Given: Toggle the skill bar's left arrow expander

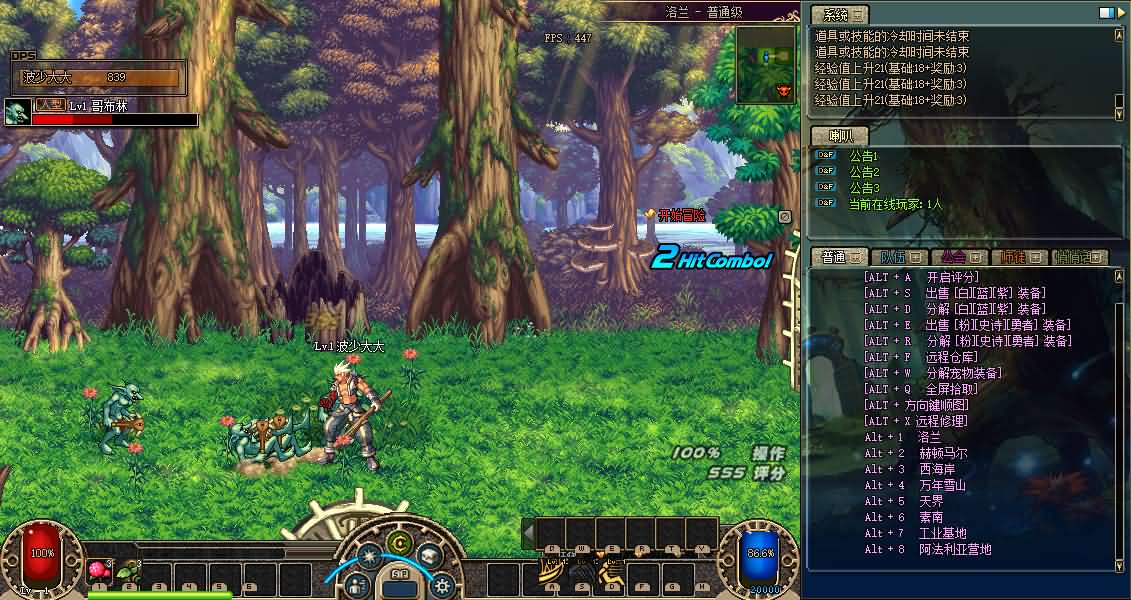Looking at the screenshot, I should pyautogui.click(x=528, y=533).
